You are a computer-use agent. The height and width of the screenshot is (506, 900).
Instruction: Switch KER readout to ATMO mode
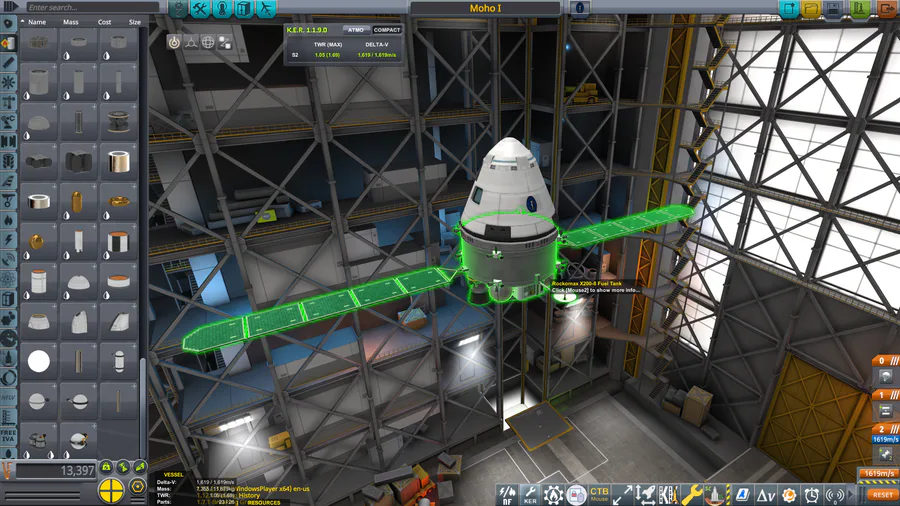(355, 30)
